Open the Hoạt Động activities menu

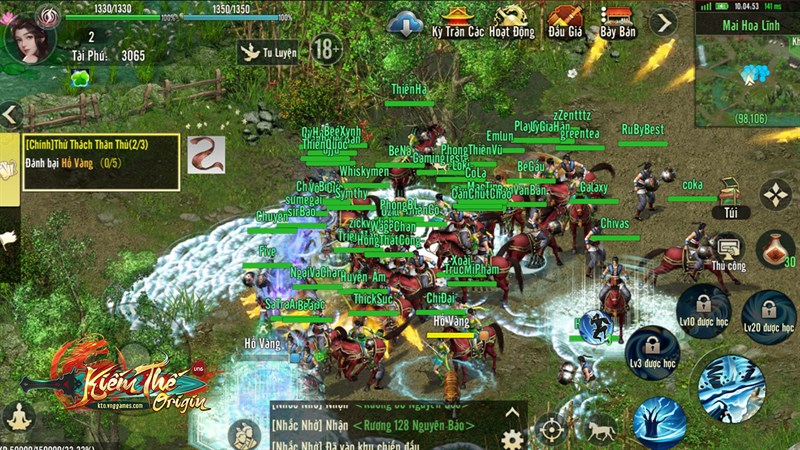512,21
